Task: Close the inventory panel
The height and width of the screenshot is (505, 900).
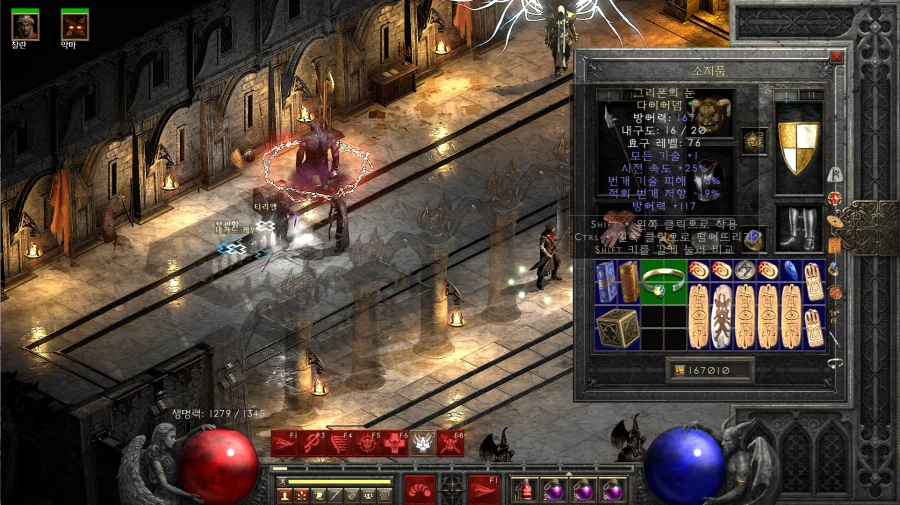Action: tap(836, 58)
